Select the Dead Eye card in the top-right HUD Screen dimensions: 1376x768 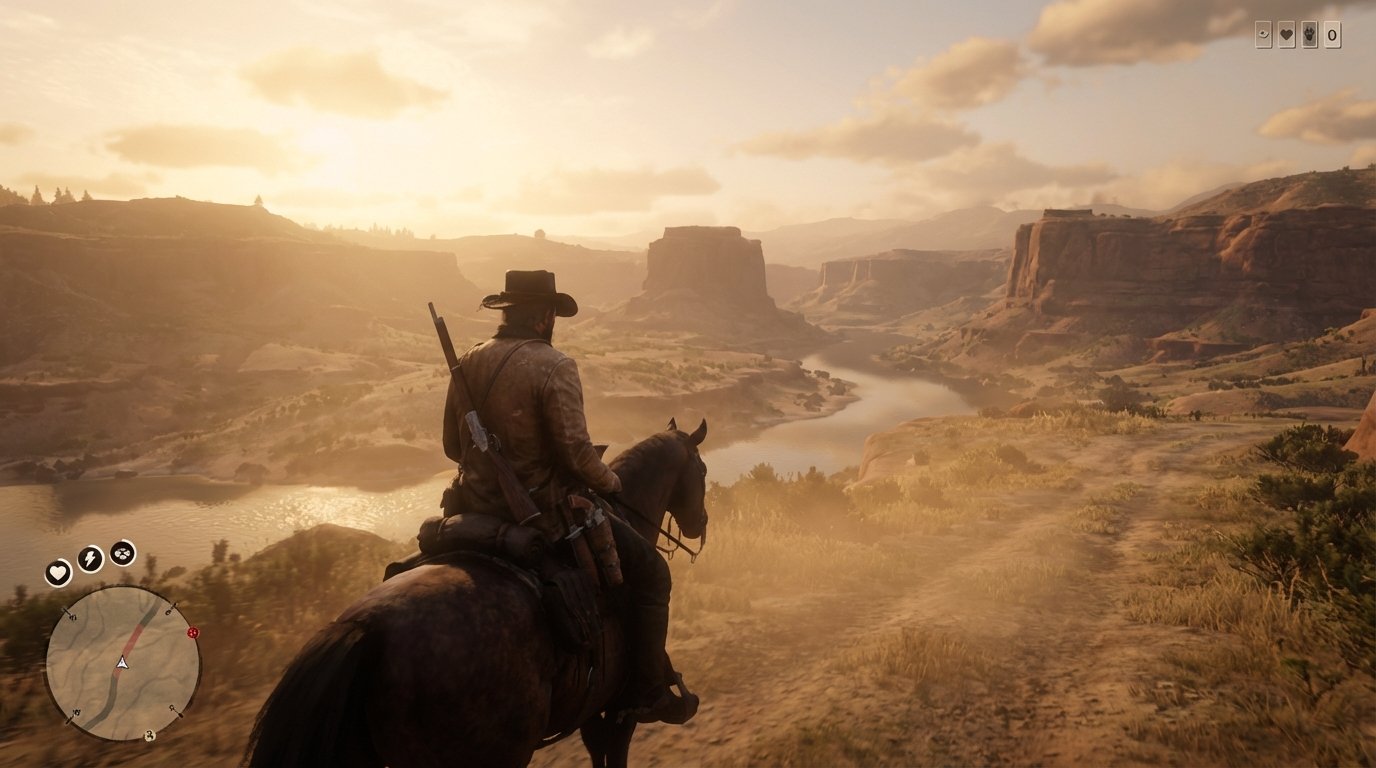[1263, 35]
